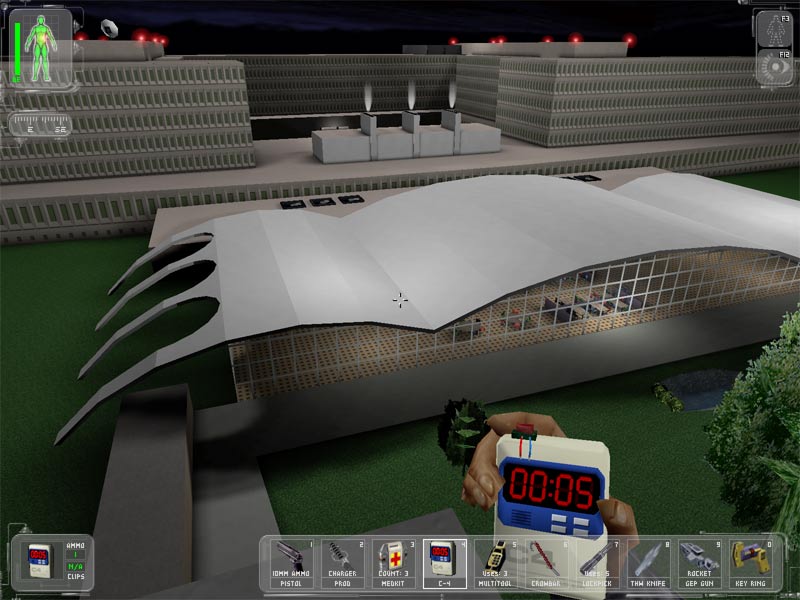Click the equipped C-4 ammo panel
The height and width of the screenshot is (600, 800).
click(52, 563)
